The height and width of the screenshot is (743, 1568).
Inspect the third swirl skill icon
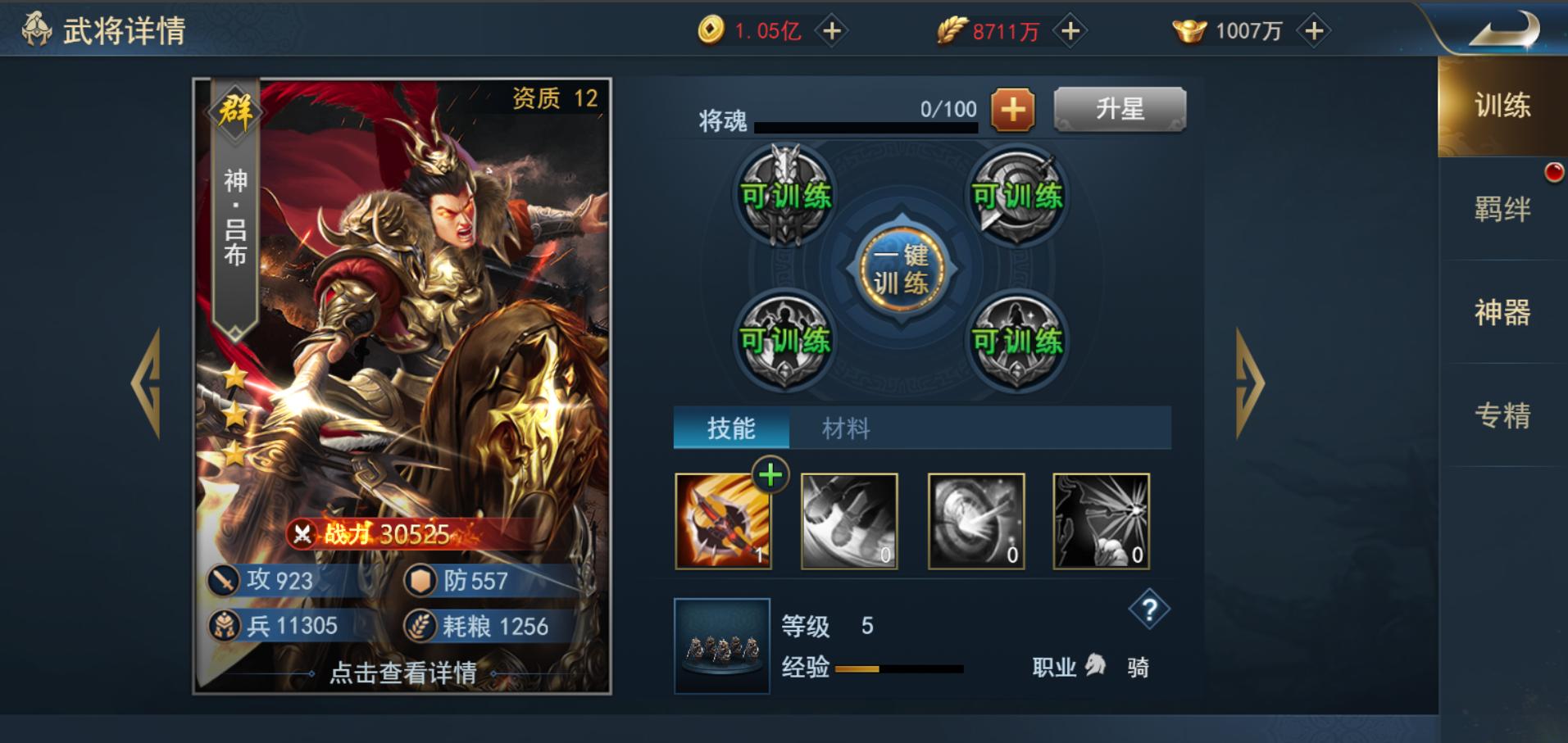(x=975, y=521)
